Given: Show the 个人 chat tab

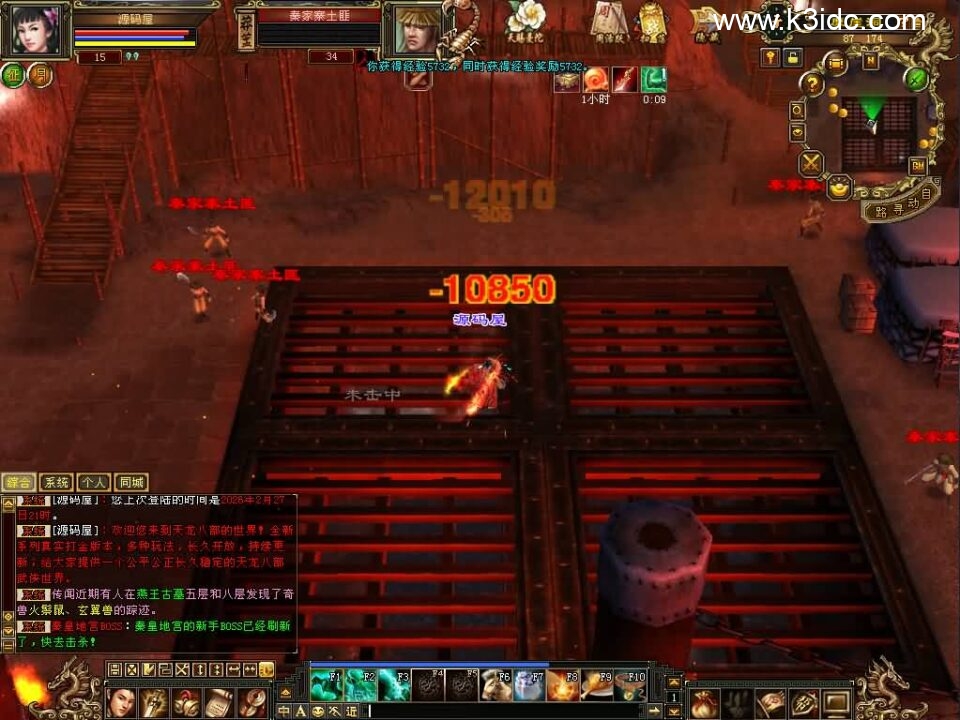Looking at the screenshot, I should (x=94, y=482).
